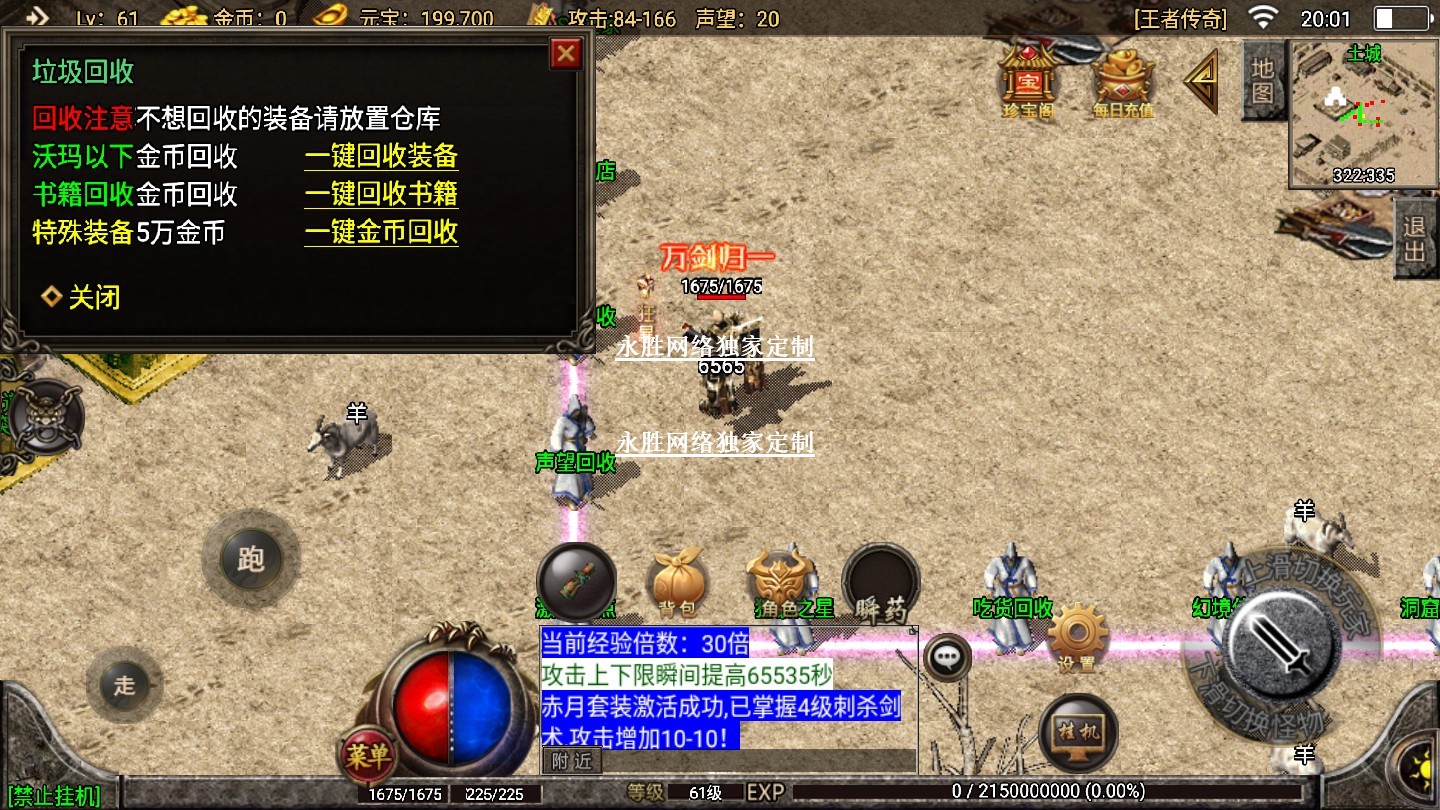Open the 菜单 menu button
1440x810 pixels.
click(x=368, y=756)
